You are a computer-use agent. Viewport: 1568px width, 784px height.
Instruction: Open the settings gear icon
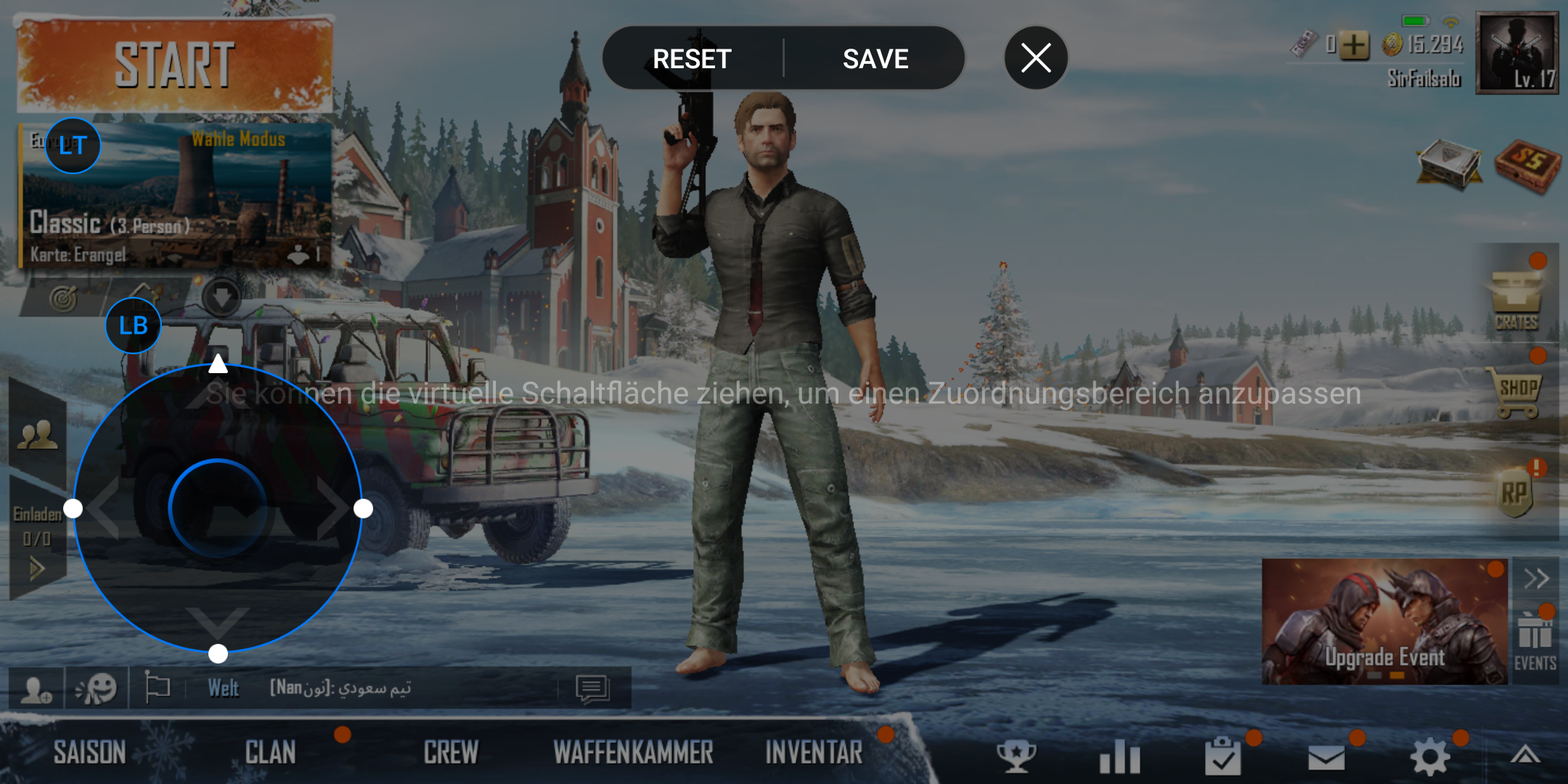(x=1429, y=756)
